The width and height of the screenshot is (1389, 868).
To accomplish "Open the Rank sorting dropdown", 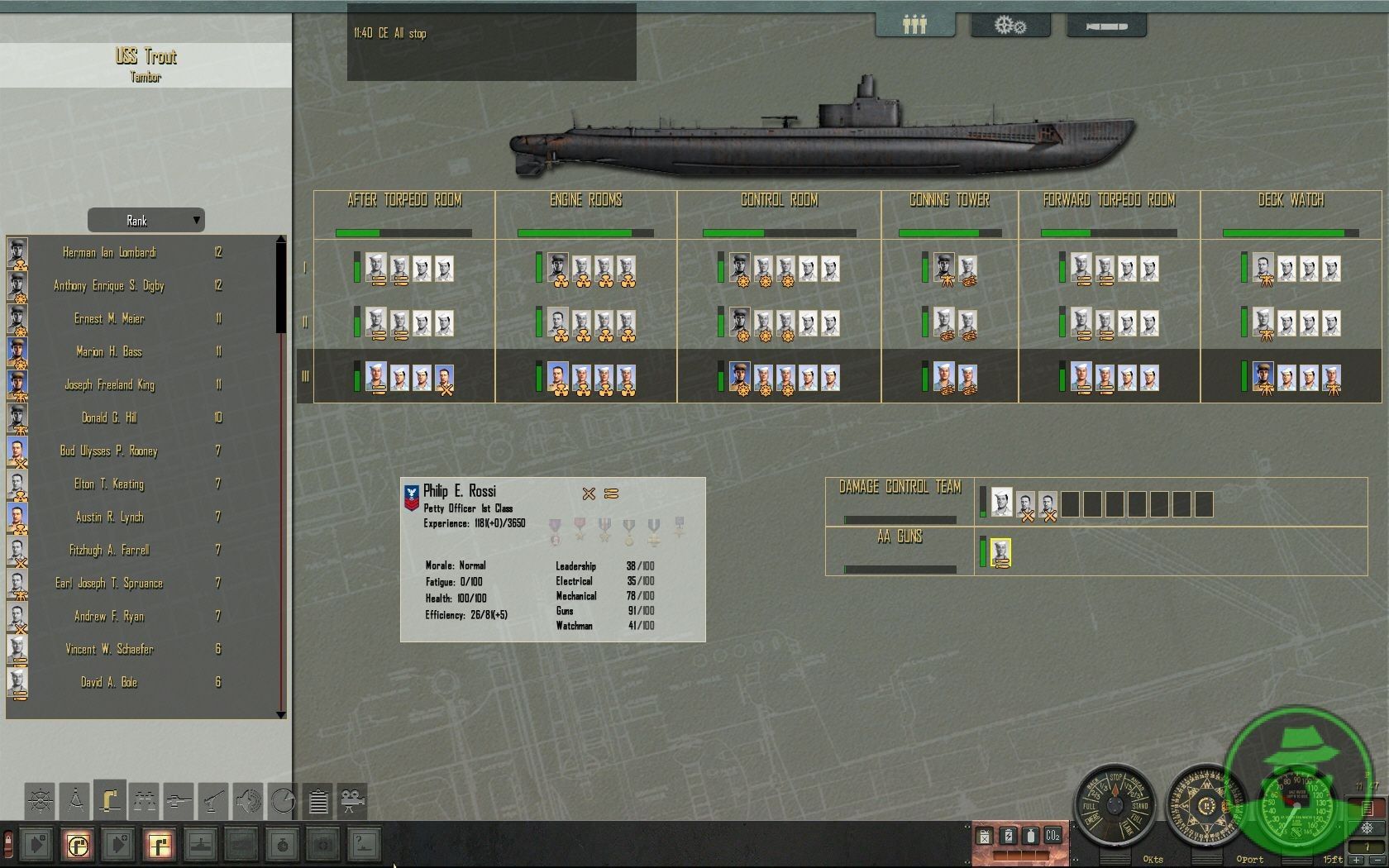I will coord(146,221).
